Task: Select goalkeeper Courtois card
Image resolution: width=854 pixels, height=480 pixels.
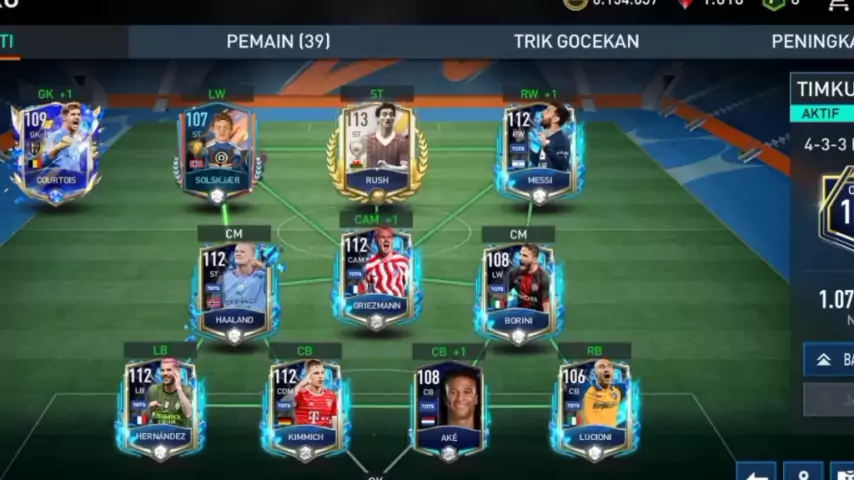Action: [x=56, y=152]
